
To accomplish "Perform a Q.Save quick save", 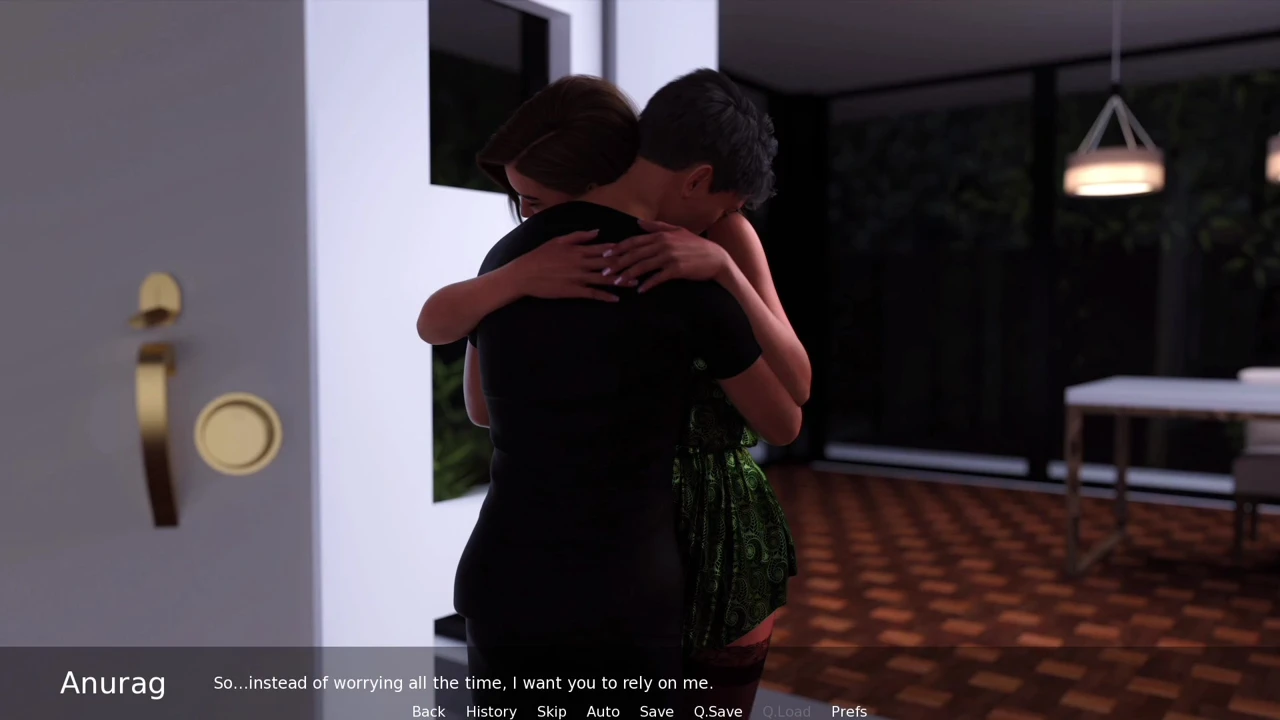I will (717, 711).
